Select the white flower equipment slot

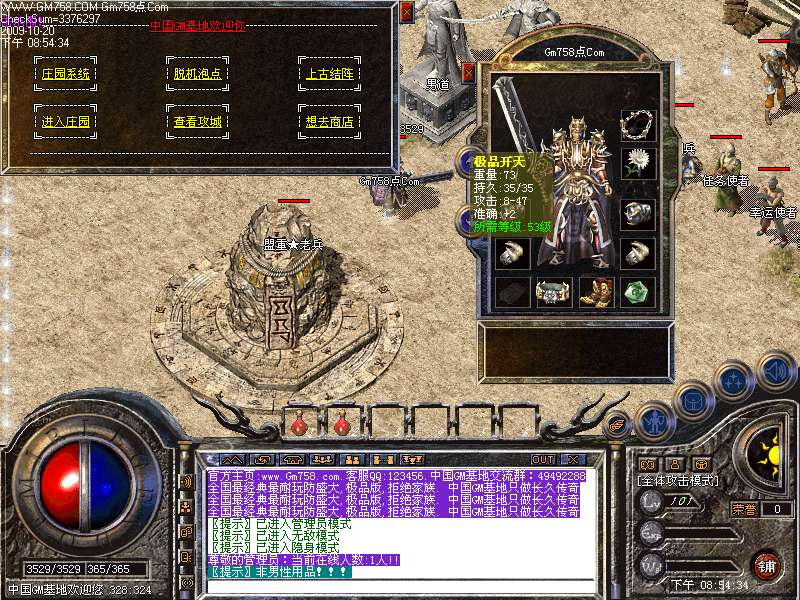pyautogui.click(x=637, y=163)
